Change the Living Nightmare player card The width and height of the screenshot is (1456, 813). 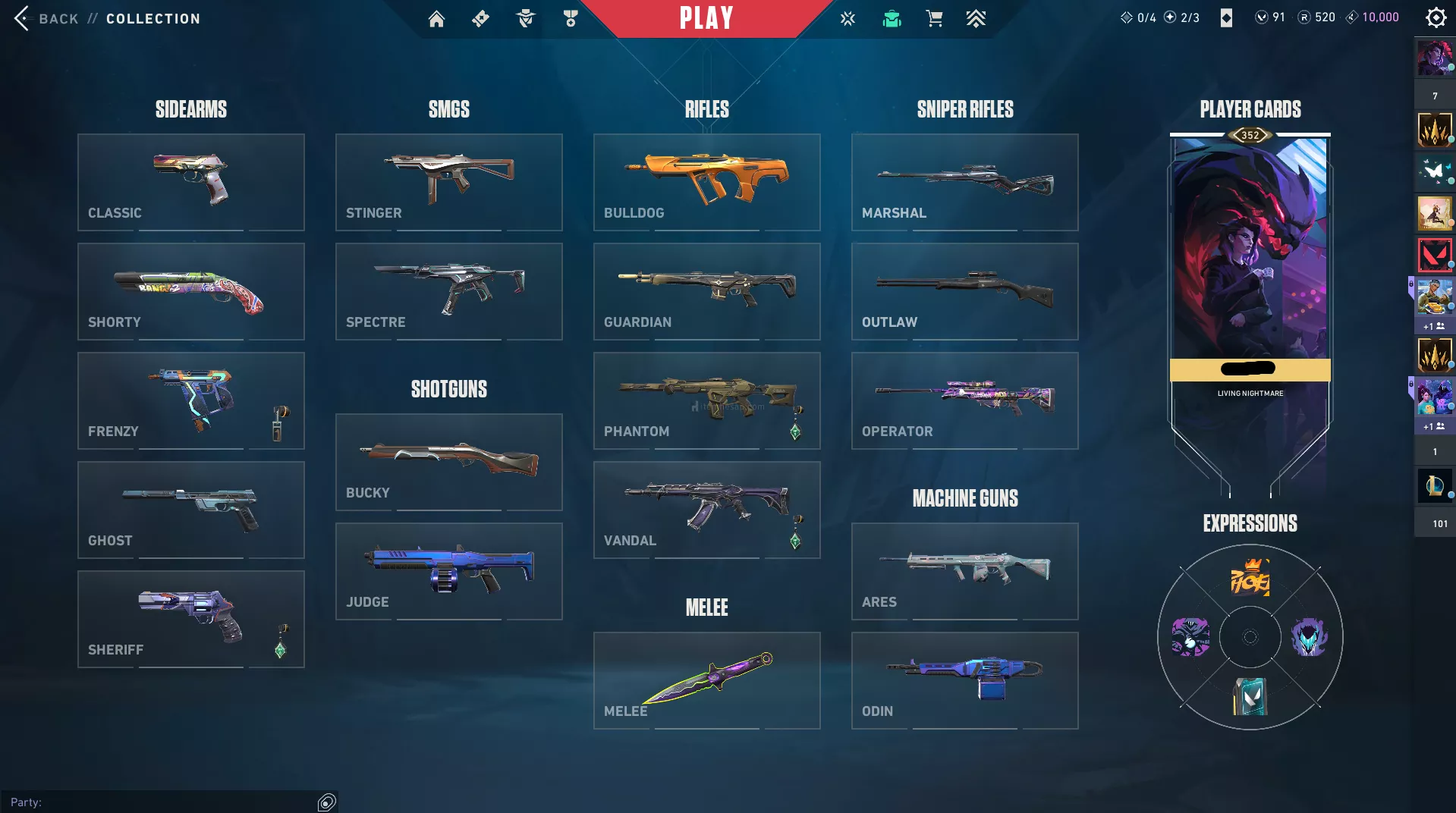pyautogui.click(x=1250, y=258)
